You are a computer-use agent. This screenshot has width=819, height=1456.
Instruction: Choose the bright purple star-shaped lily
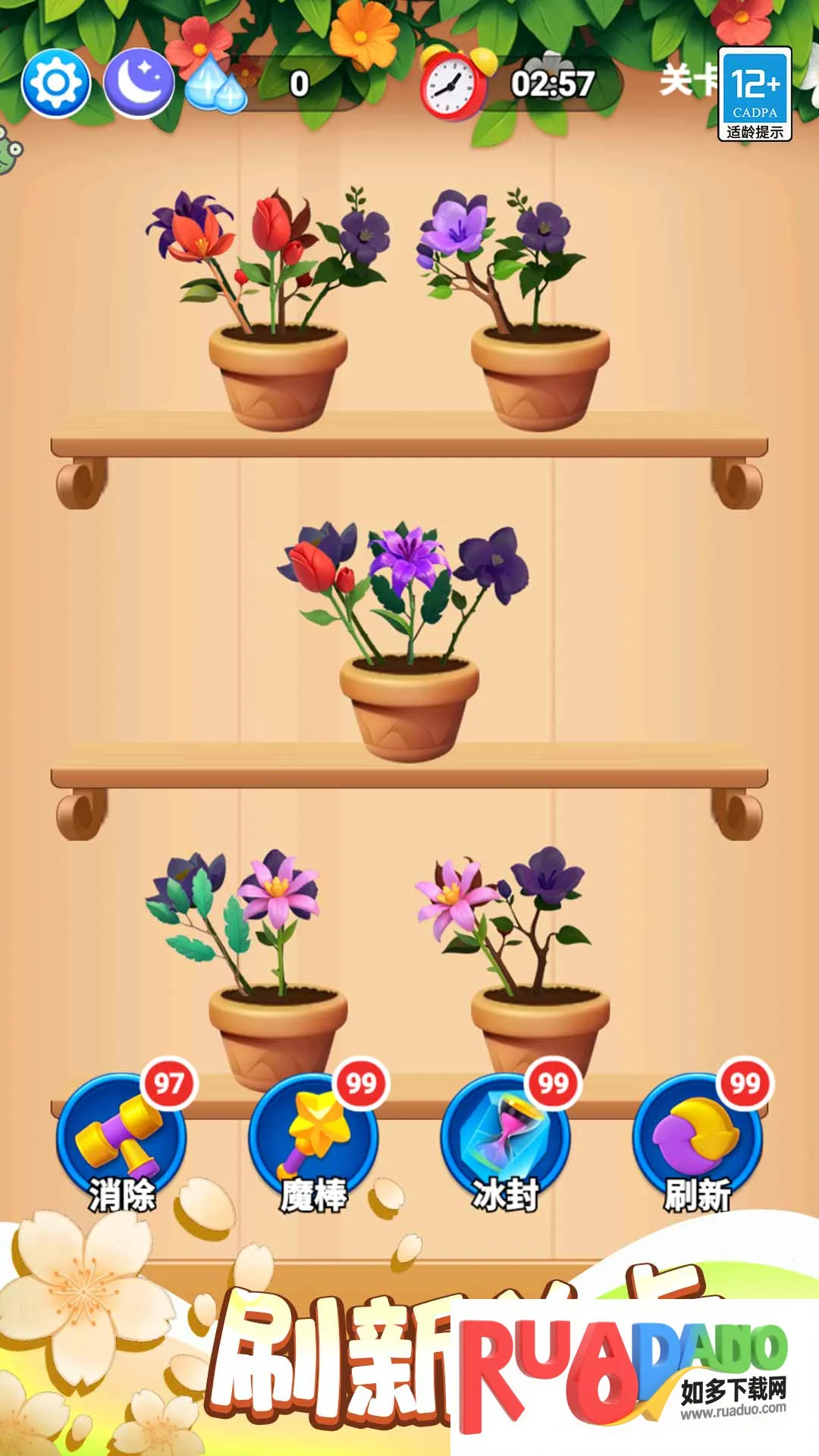tap(407, 557)
